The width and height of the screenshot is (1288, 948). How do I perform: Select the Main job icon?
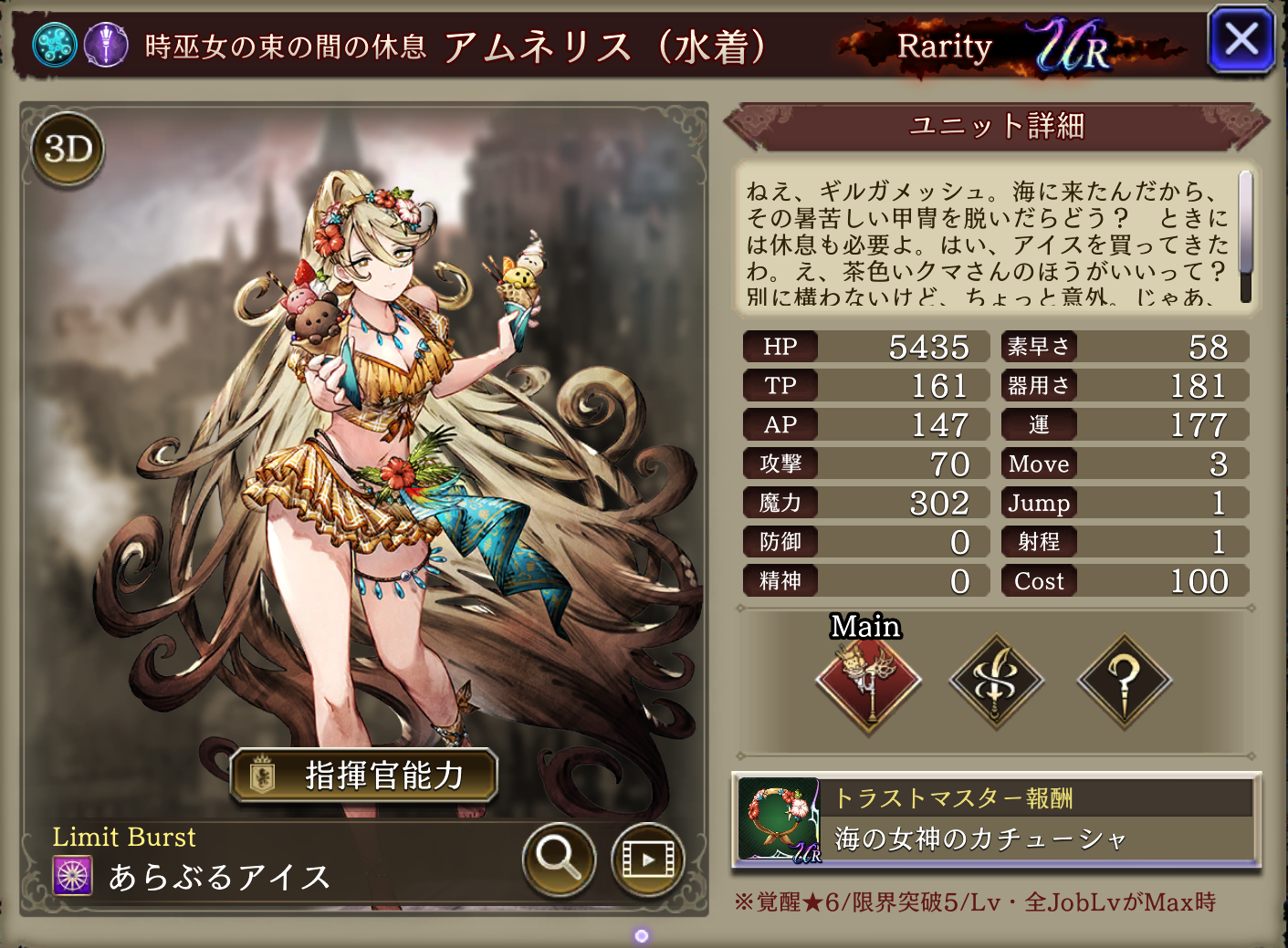[868, 682]
